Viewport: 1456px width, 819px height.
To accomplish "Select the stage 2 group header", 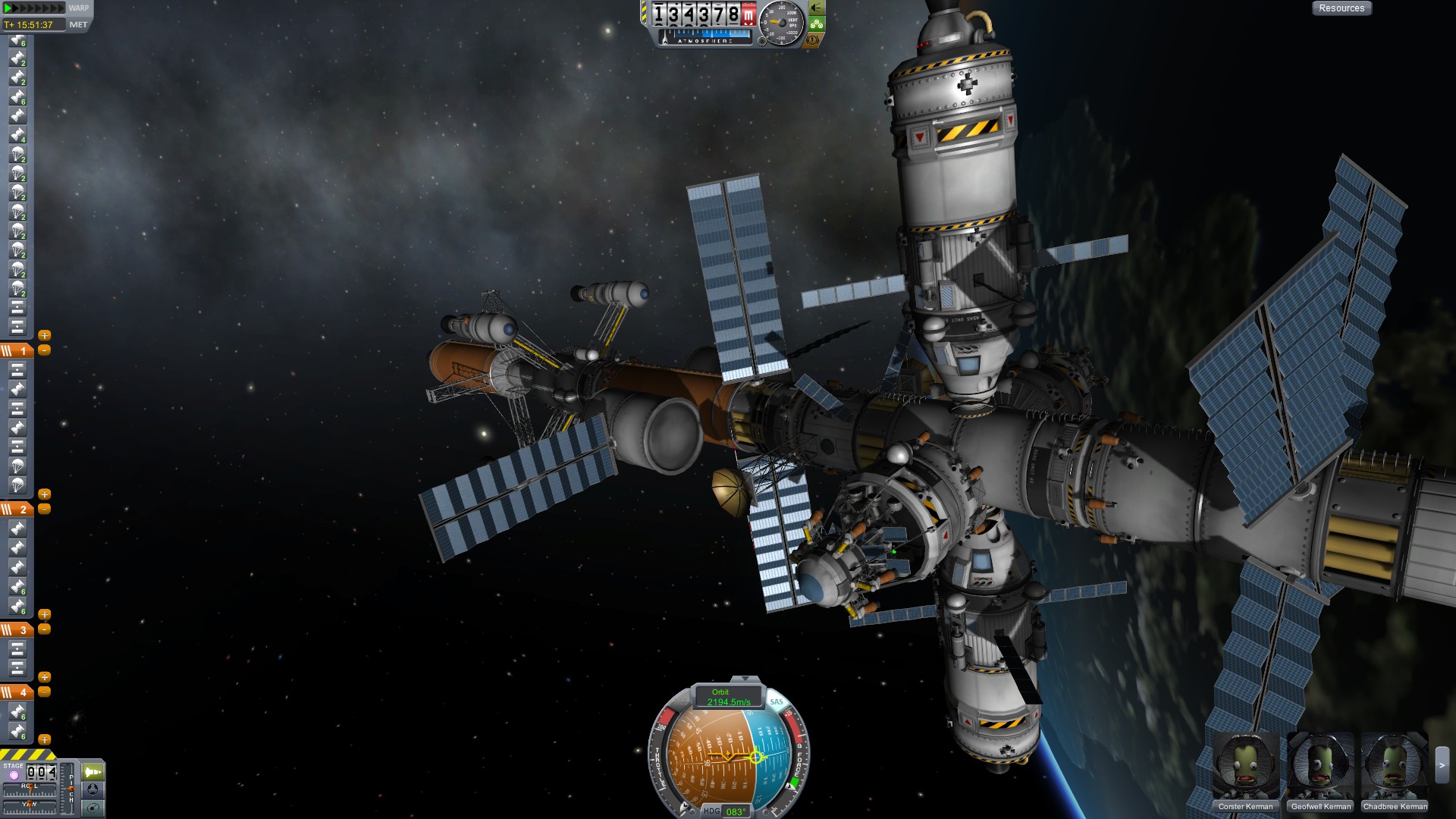I will (x=17, y=510).
